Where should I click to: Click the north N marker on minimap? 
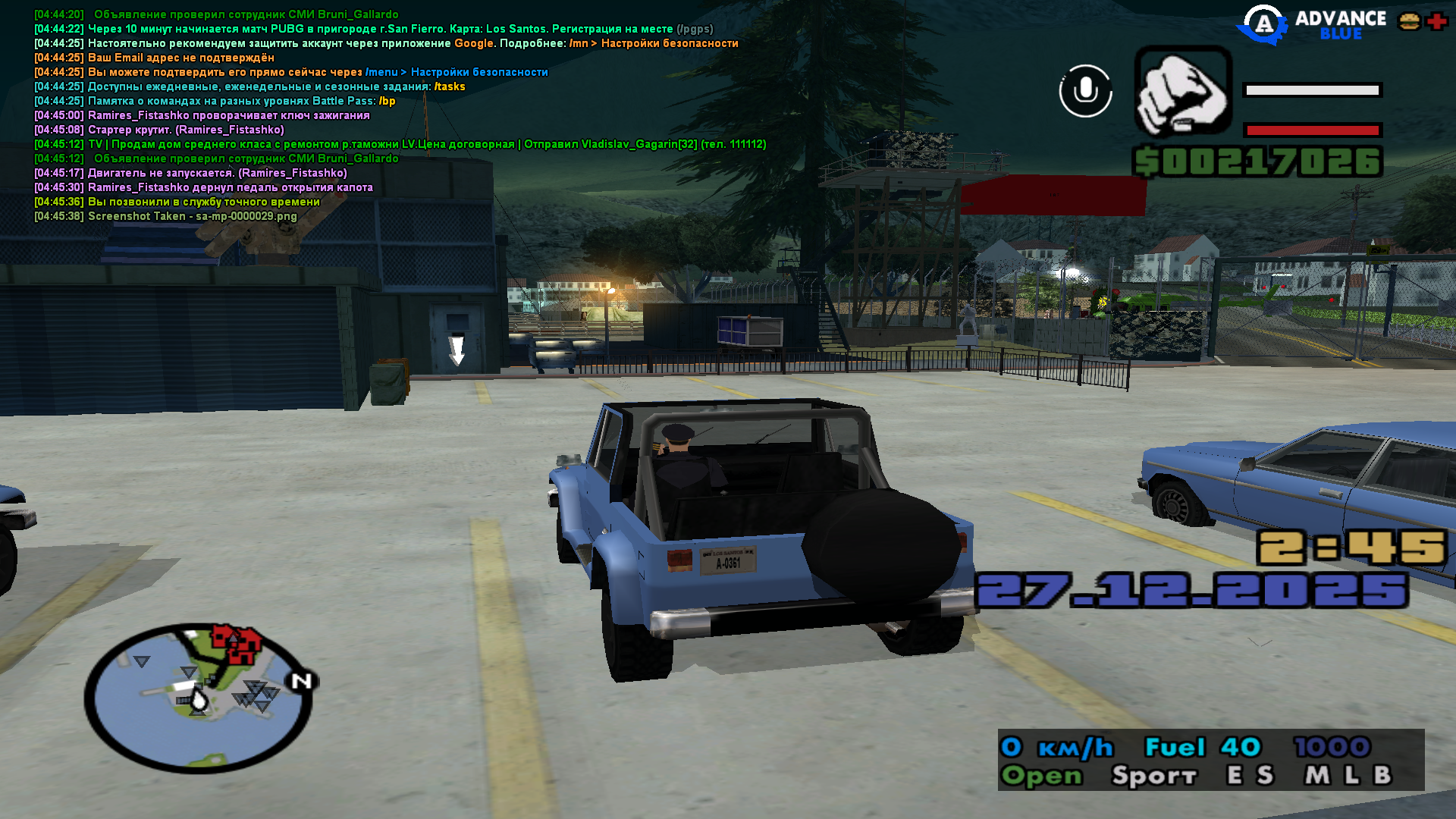coord(302,681)
